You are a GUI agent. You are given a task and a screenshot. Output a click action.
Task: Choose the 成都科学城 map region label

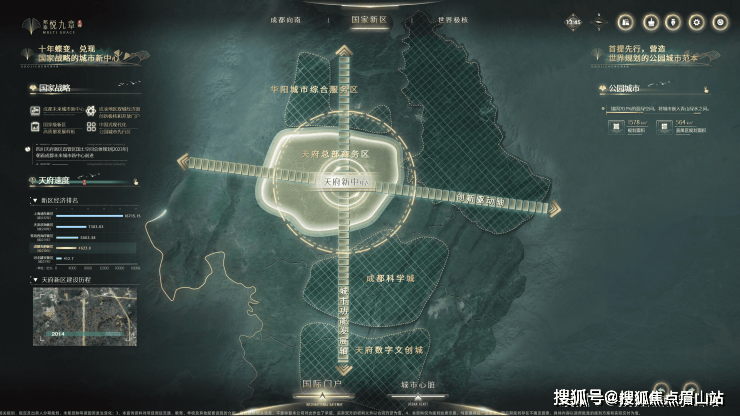point(388,277)
